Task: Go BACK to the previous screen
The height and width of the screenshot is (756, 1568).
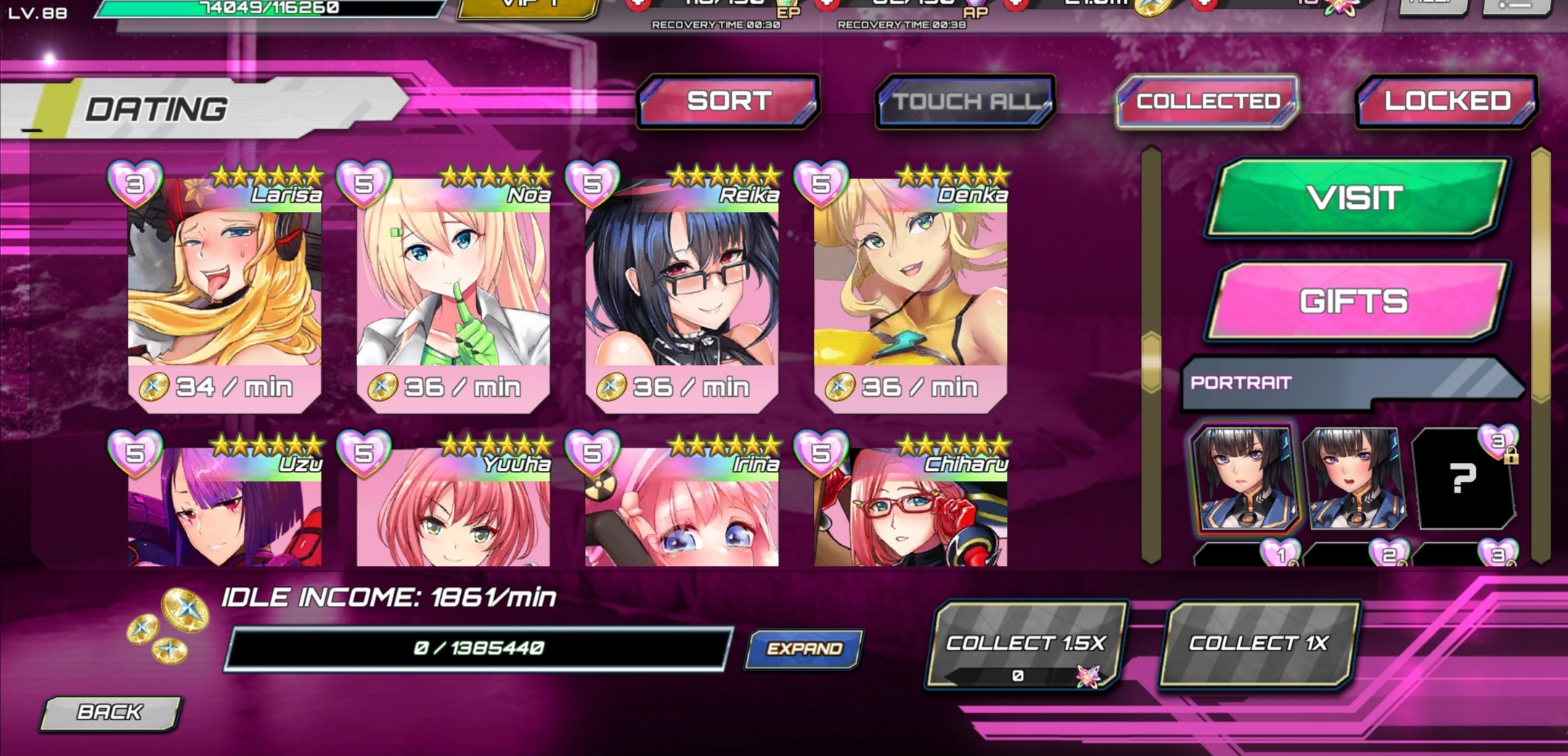Action: (x=110, y=712)
